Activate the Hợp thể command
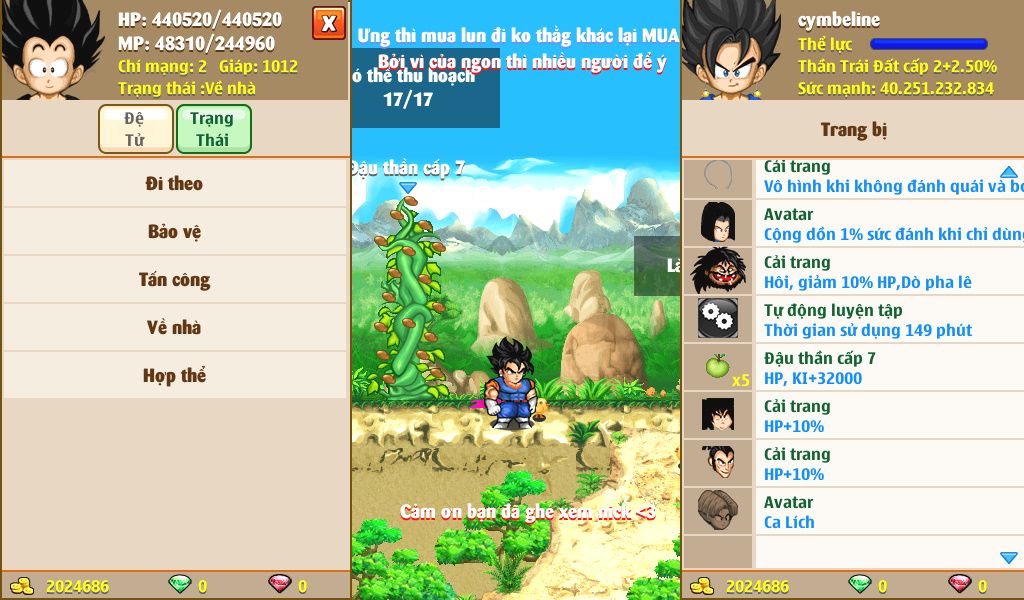The image size is (1024, 600). [x=175, y=376]
